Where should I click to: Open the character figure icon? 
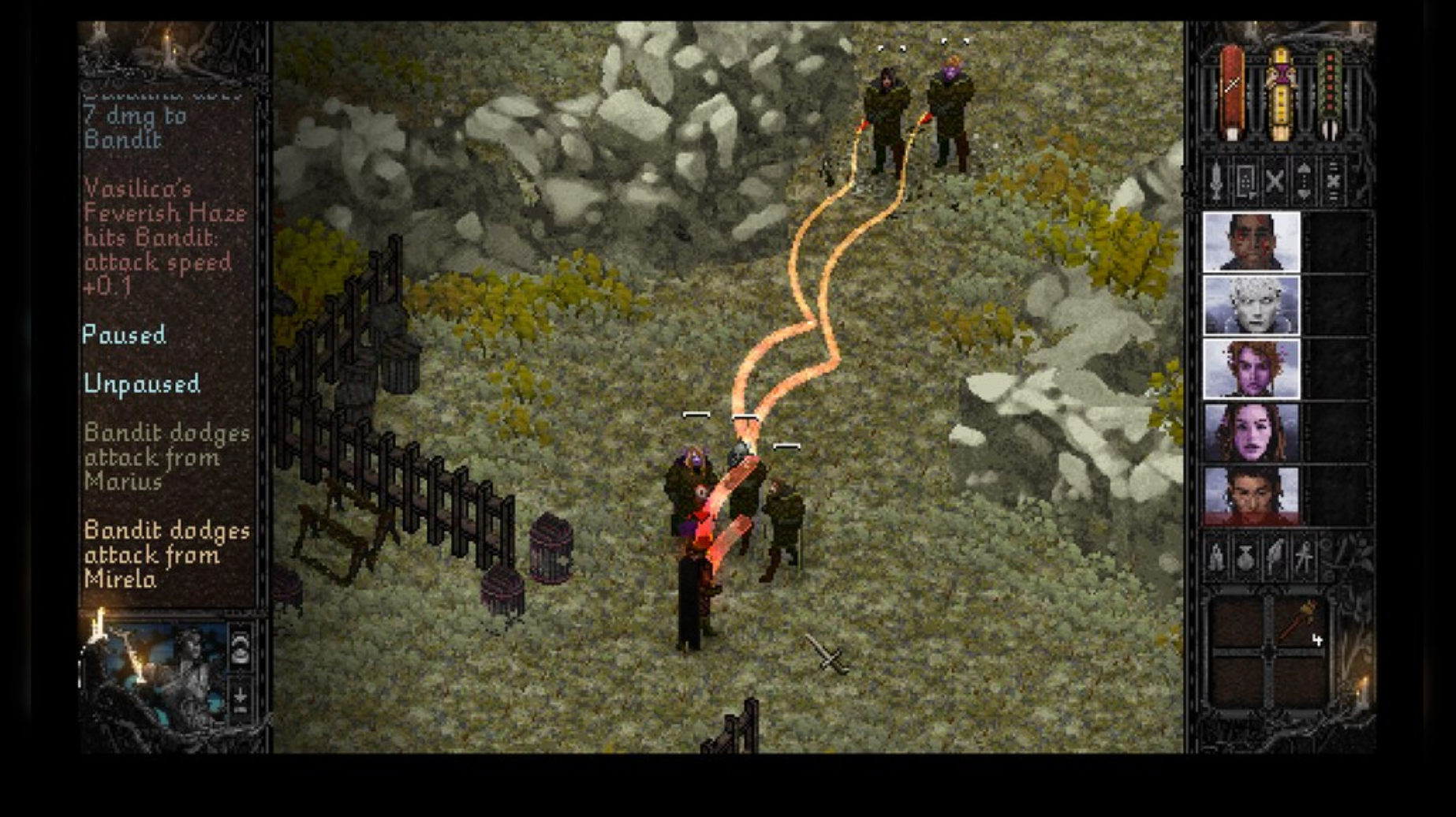1305,556
